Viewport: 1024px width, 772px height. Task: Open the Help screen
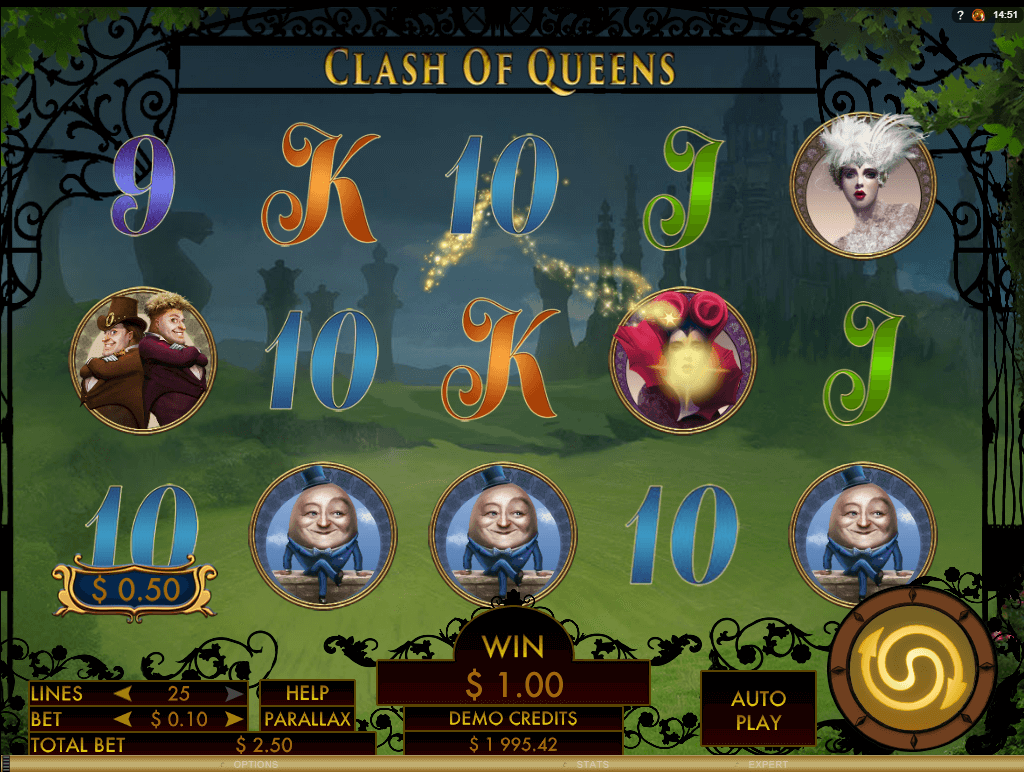coord(307,693)
